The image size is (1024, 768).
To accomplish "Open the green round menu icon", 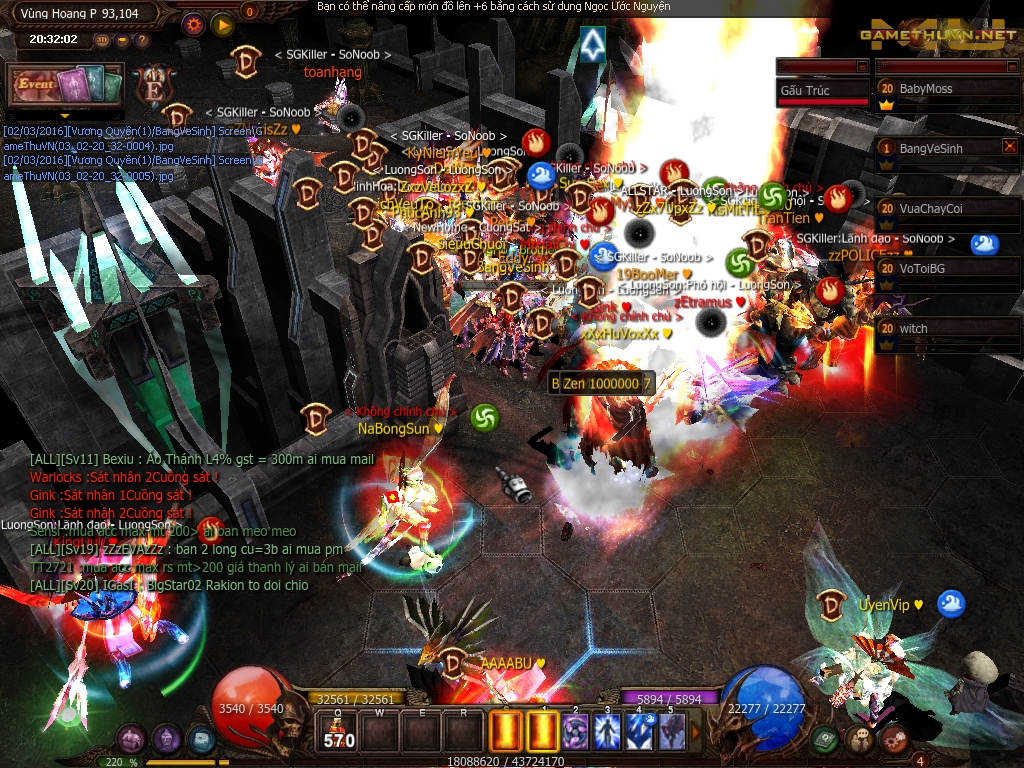I will tap(824, 739).
